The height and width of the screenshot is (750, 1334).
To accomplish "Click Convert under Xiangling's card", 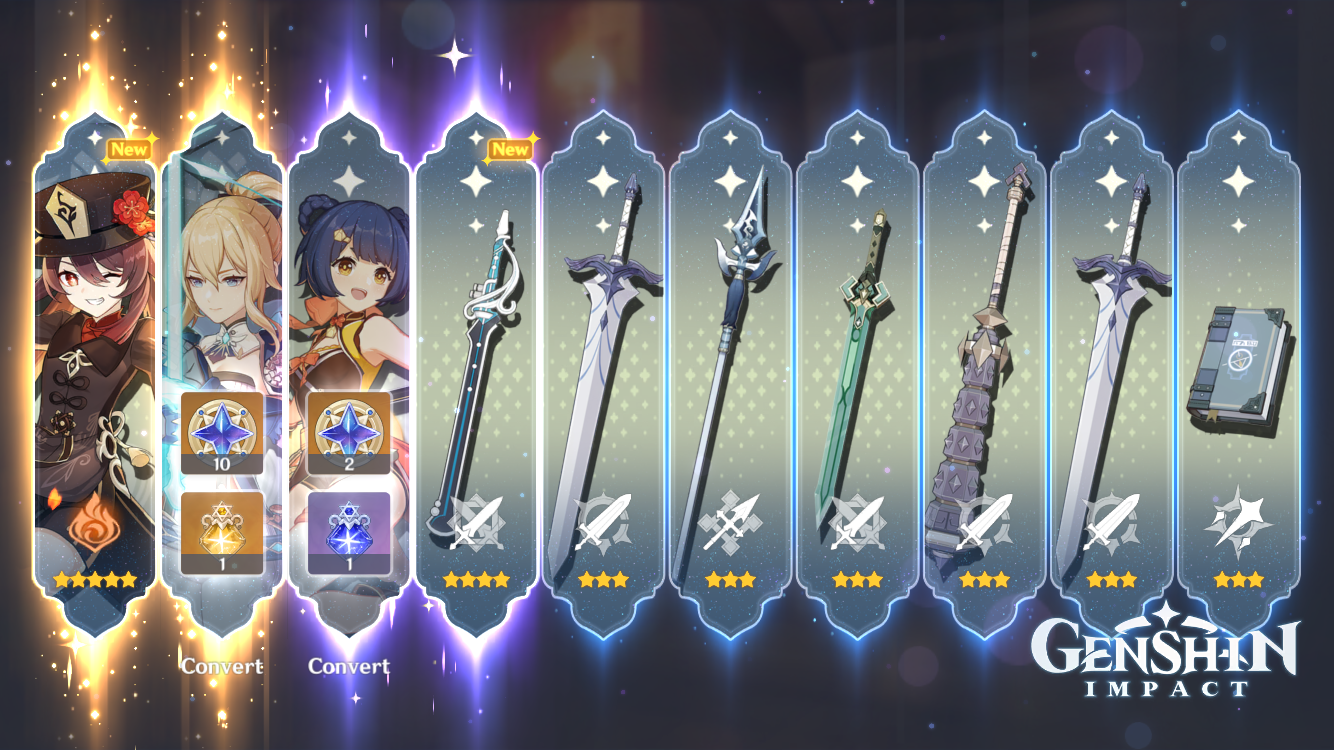I will [350, 663].
